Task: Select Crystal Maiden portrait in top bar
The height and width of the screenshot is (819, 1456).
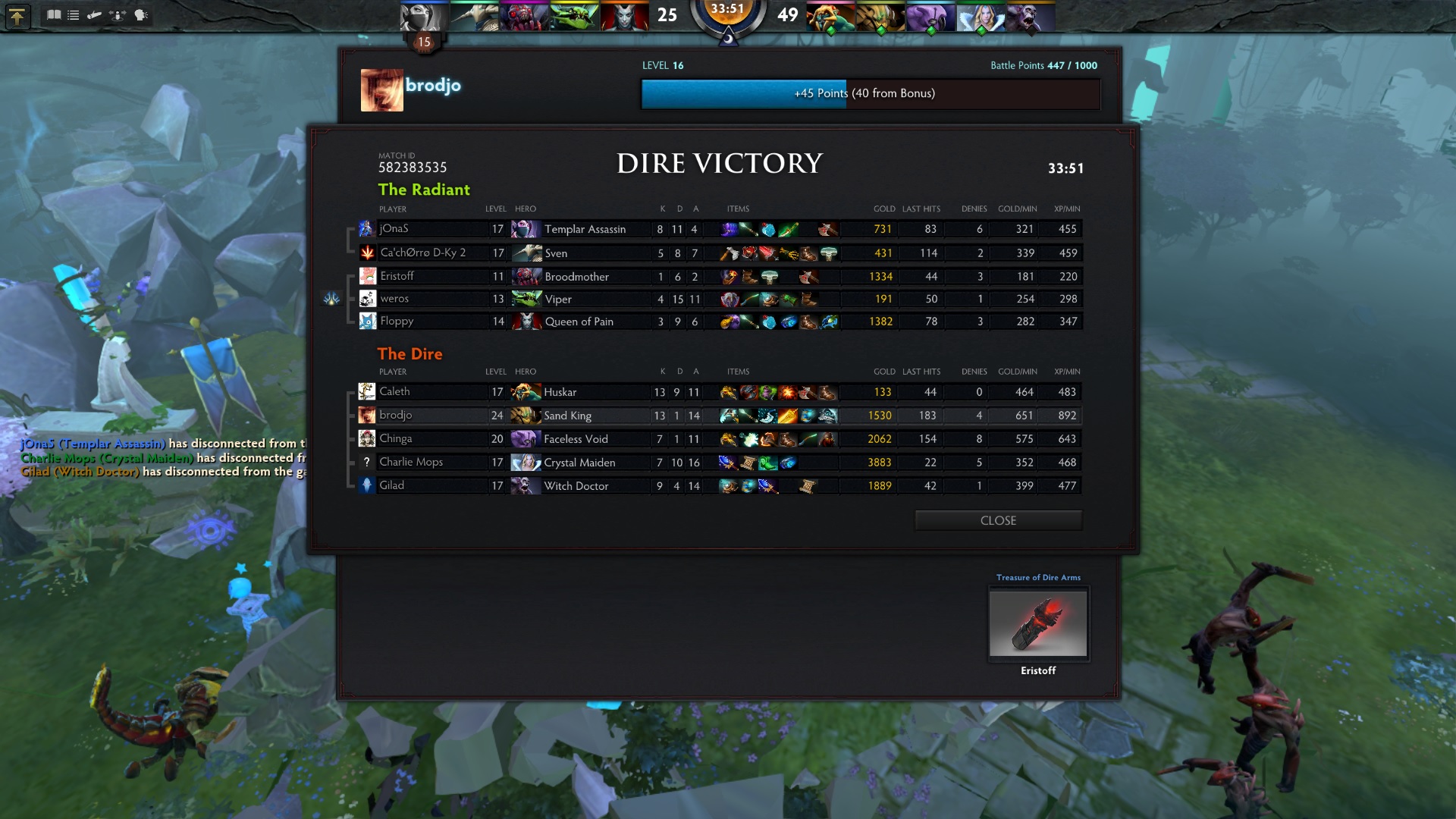Action: [981, 17]
